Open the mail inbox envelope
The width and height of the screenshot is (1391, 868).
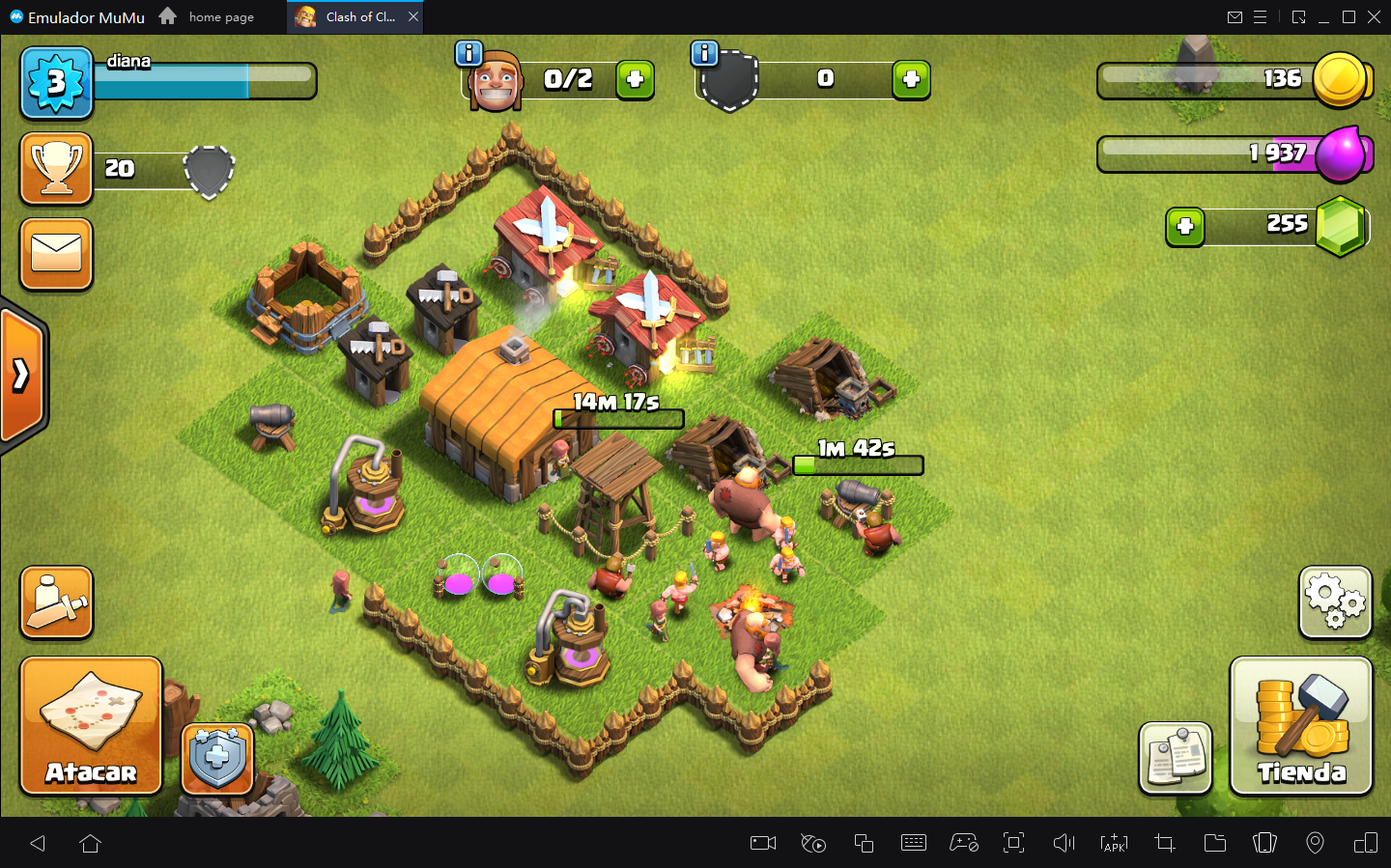pos(57,254)
